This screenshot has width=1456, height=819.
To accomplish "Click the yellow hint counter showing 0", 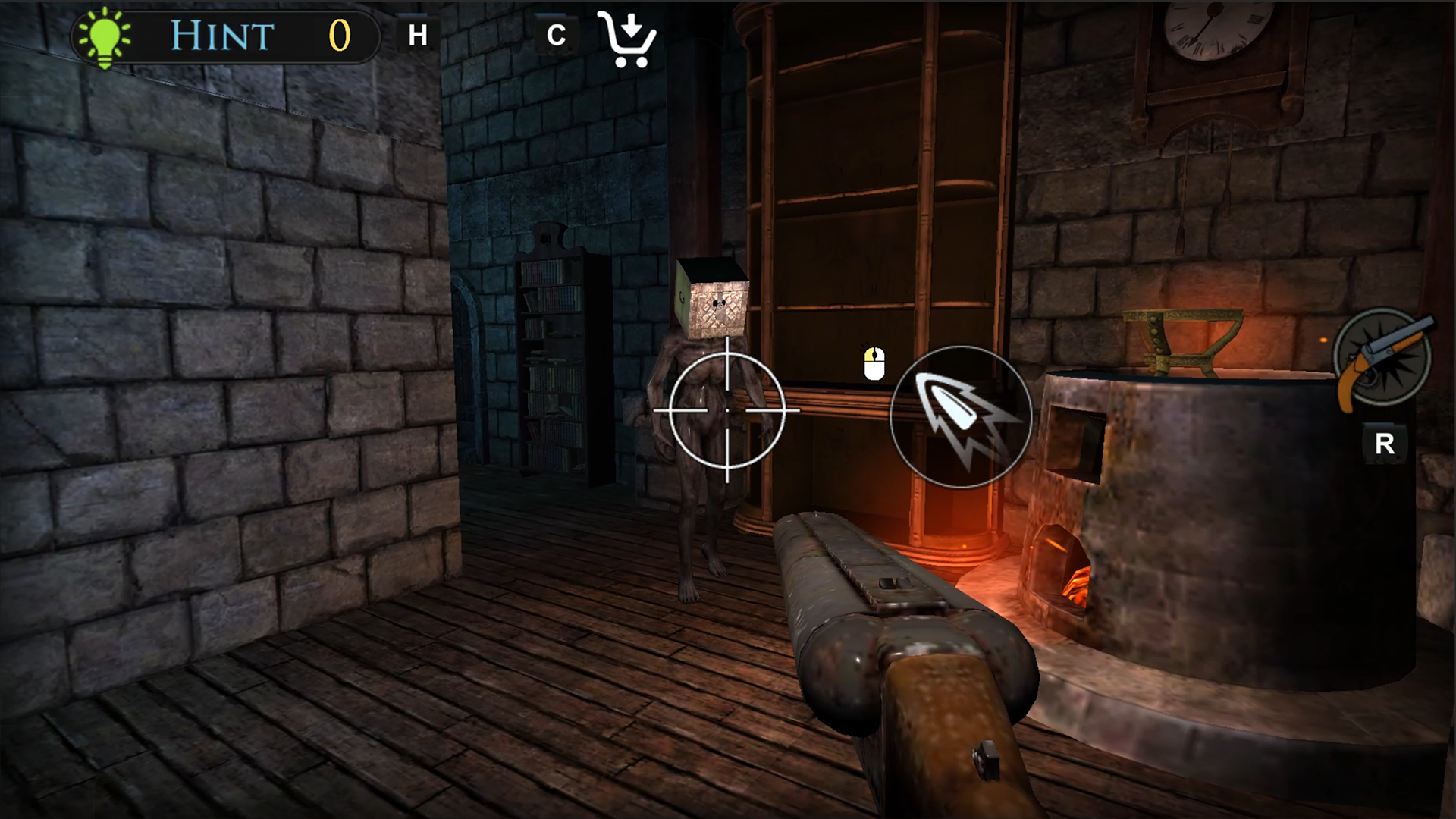I will tap(340, 34).
